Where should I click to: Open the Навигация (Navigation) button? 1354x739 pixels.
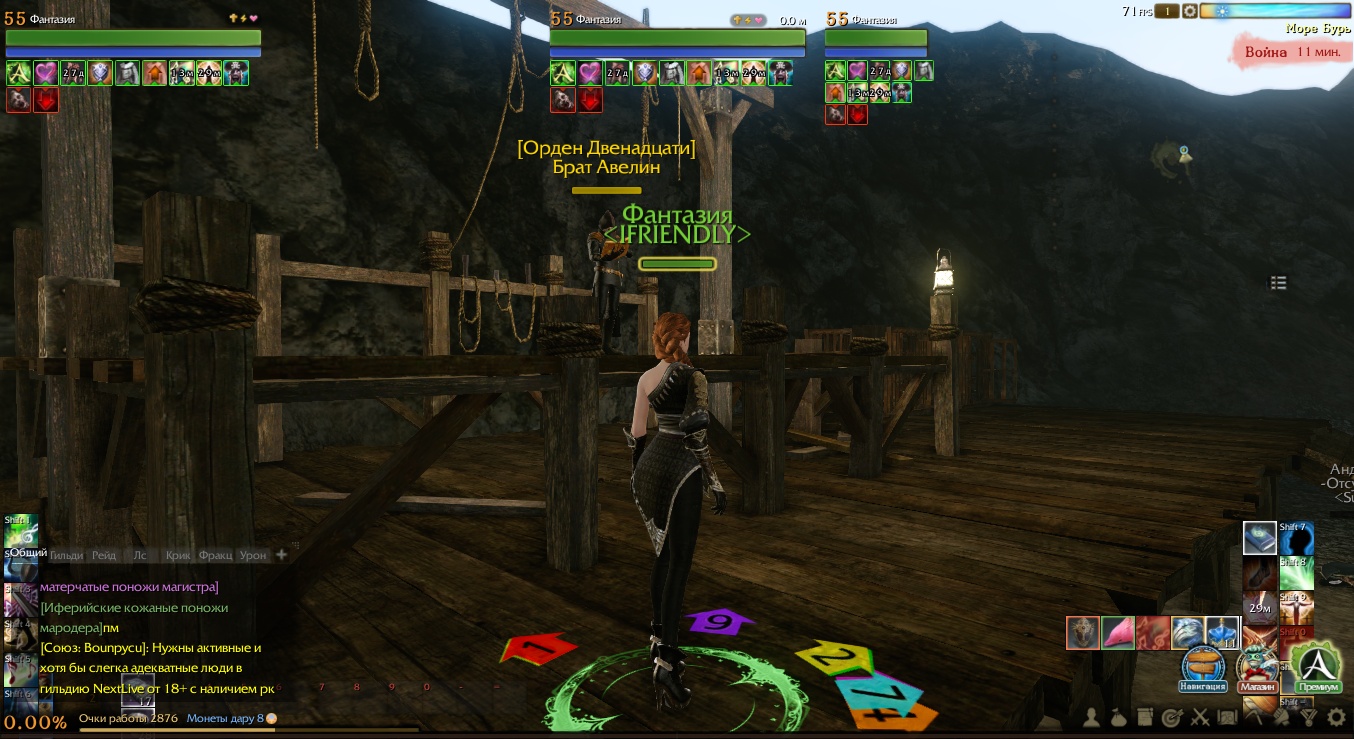click(x=1204, y=668)
